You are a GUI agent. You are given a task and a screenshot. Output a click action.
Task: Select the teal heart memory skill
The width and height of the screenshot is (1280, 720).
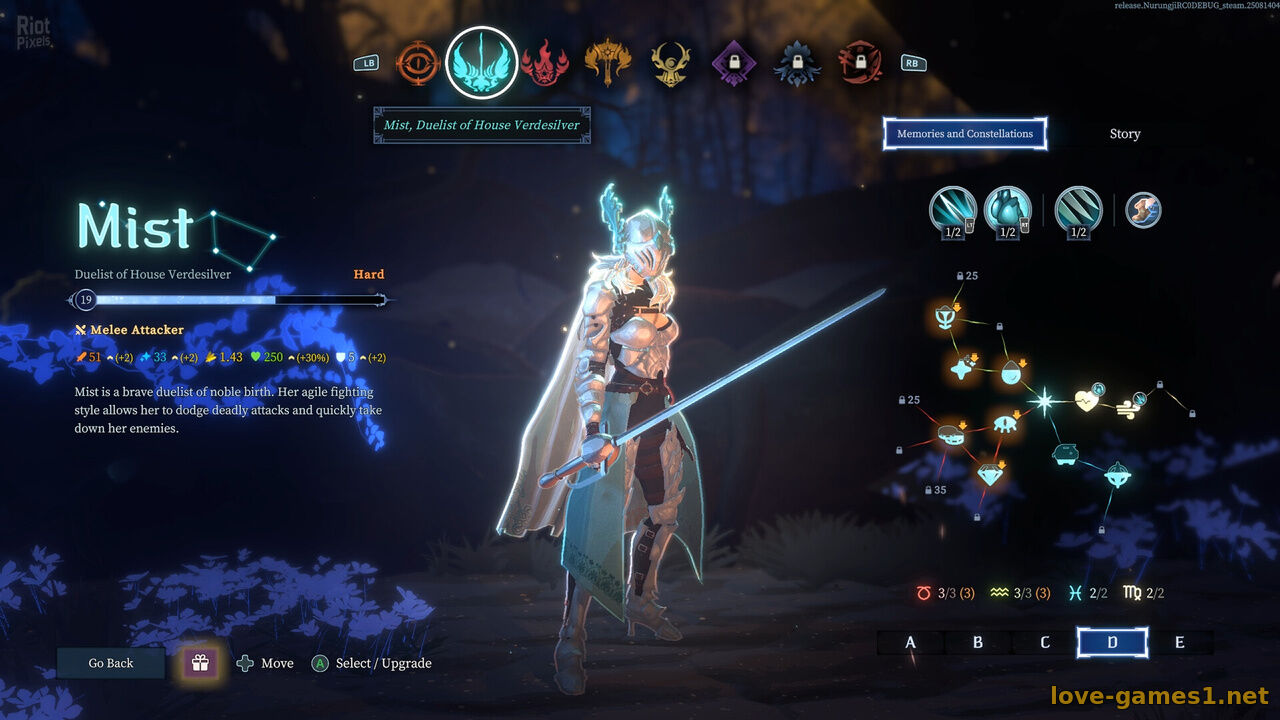(1007, 209)
